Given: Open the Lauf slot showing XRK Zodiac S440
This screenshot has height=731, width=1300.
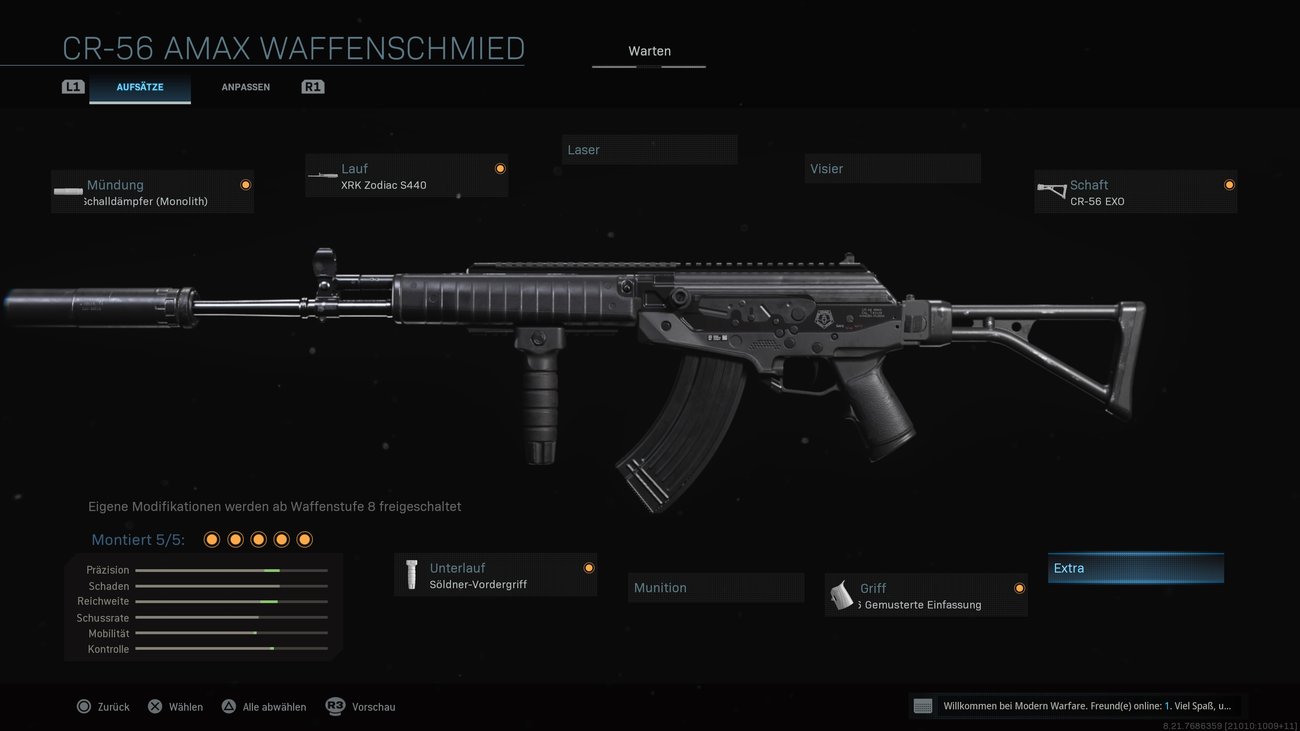Looking at the screenshot, I should click(406, 175).
